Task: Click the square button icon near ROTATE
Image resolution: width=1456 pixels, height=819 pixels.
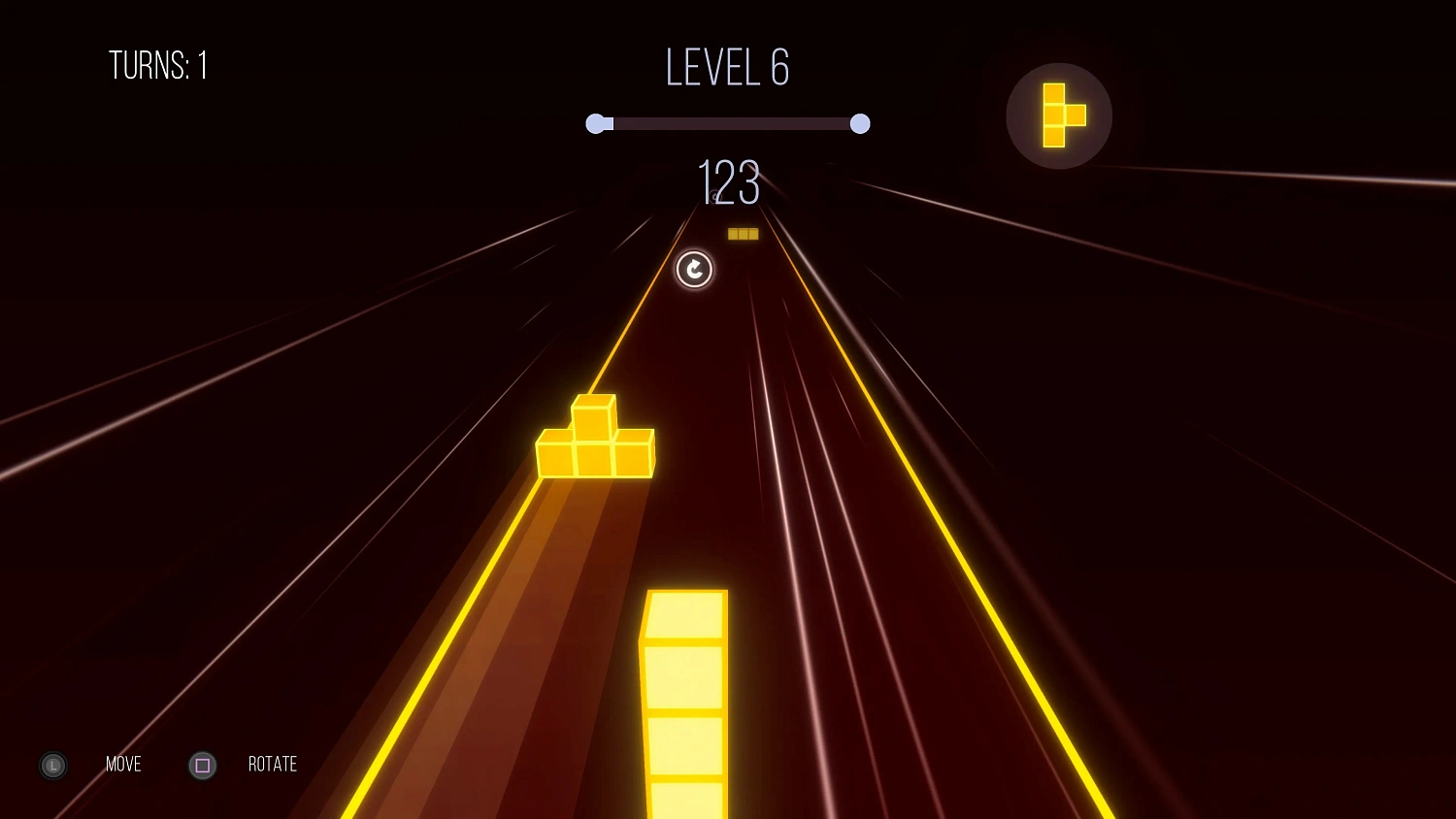Action: [202, 766]
